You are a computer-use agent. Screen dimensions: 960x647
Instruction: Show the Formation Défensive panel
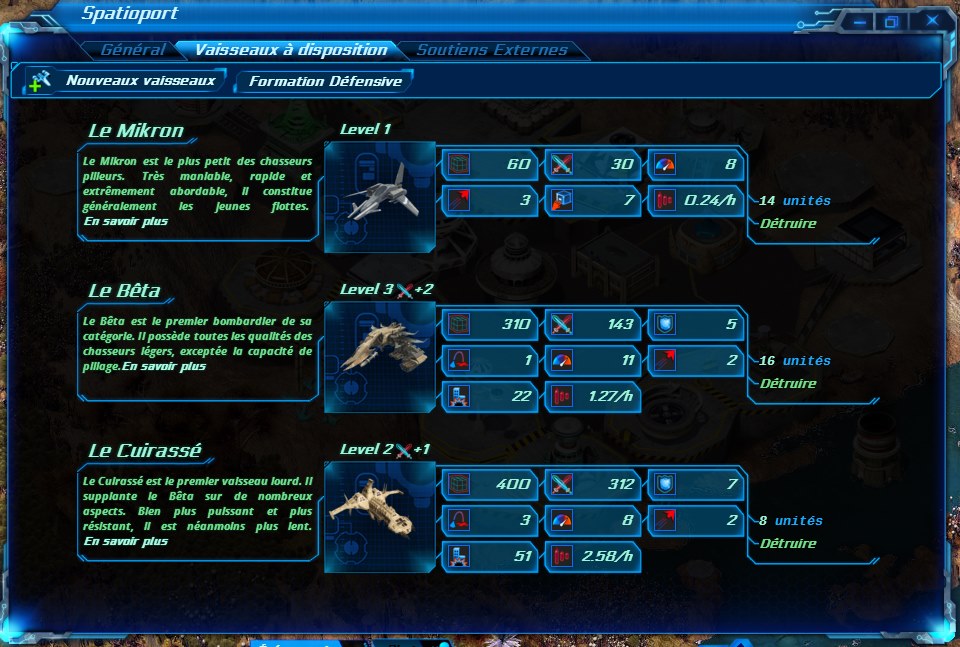325,82
